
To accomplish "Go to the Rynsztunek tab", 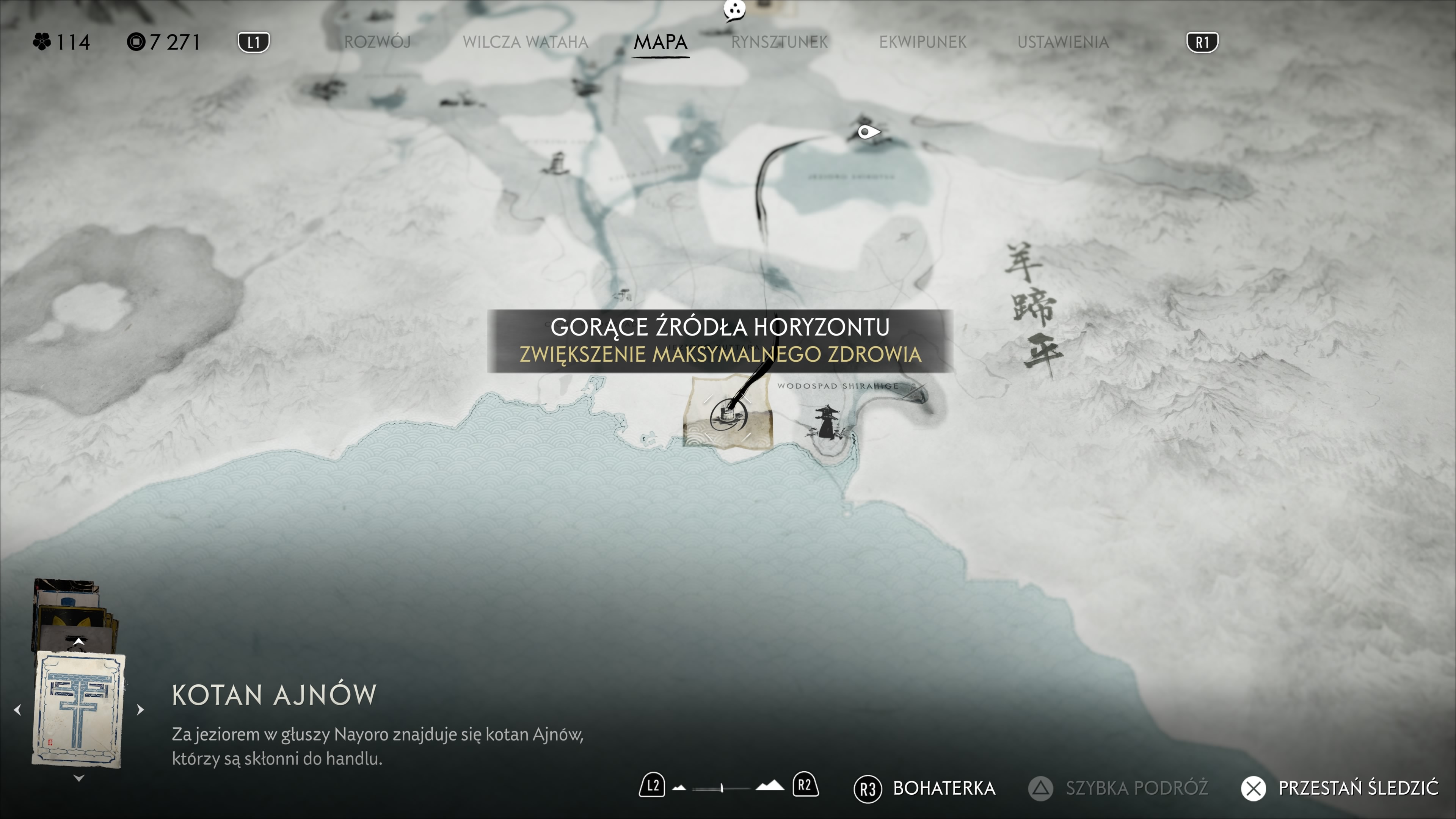I will [x=779, y=42].
